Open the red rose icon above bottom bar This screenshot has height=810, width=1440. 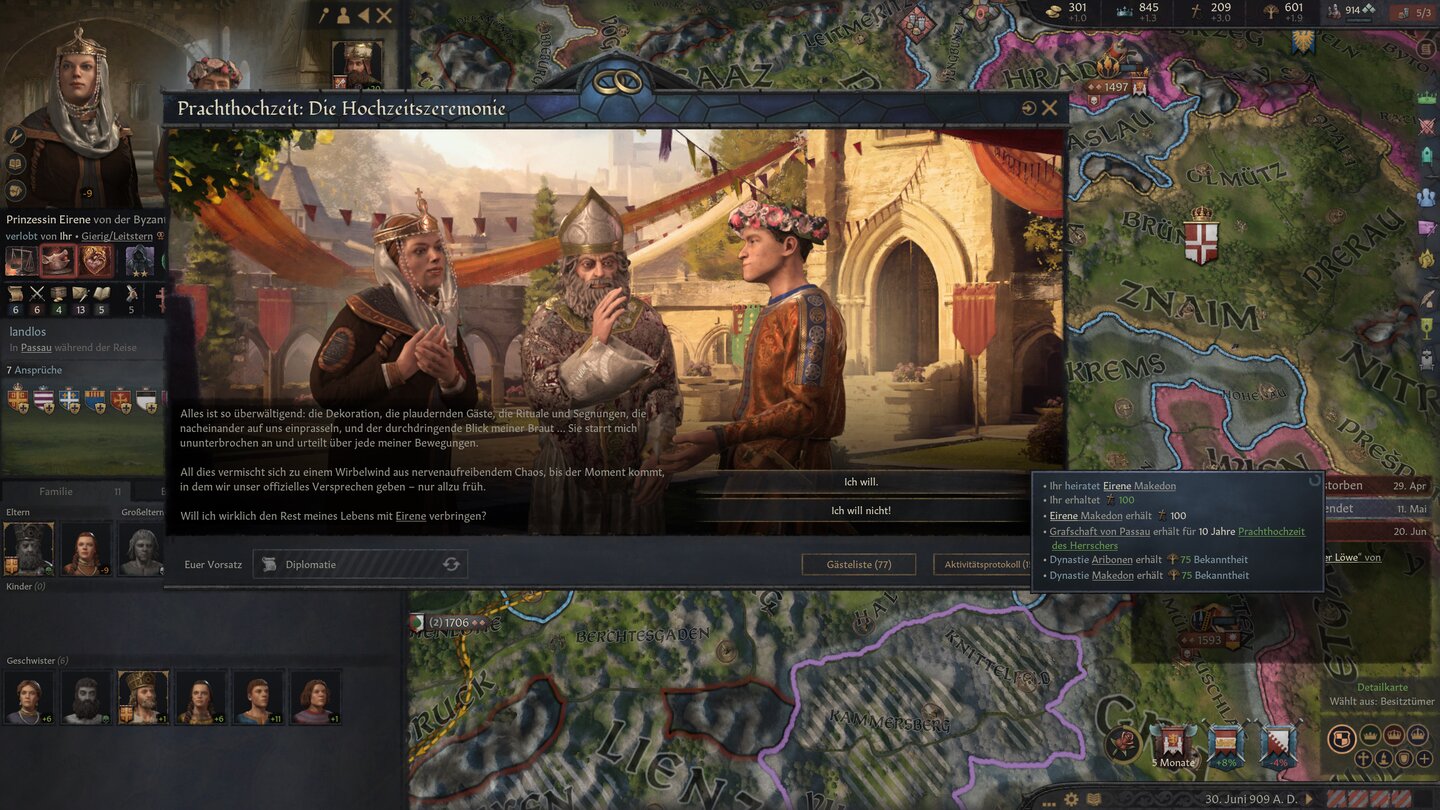click(x=1122, y=743)
